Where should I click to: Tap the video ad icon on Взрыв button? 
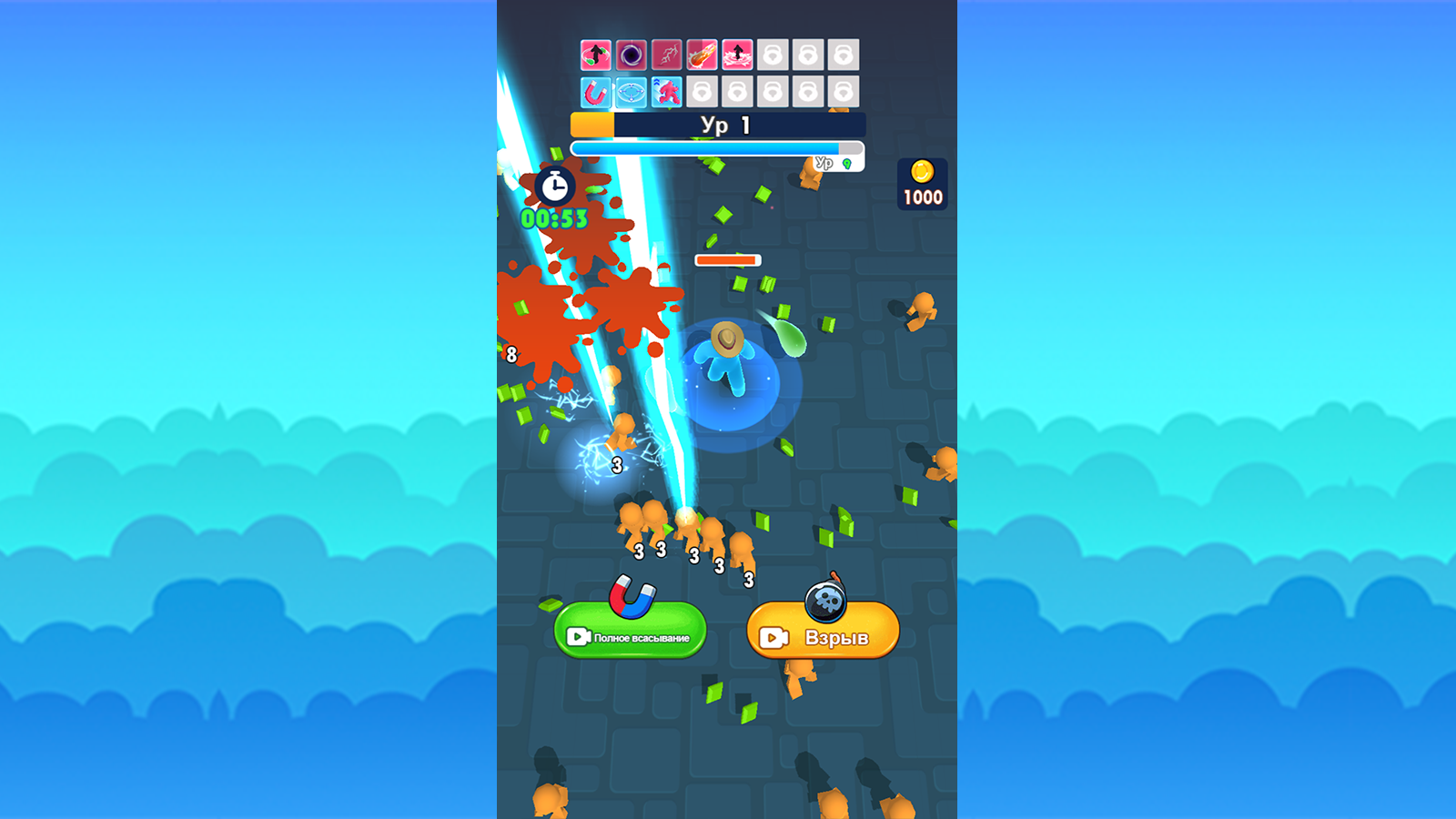(773, 638)
